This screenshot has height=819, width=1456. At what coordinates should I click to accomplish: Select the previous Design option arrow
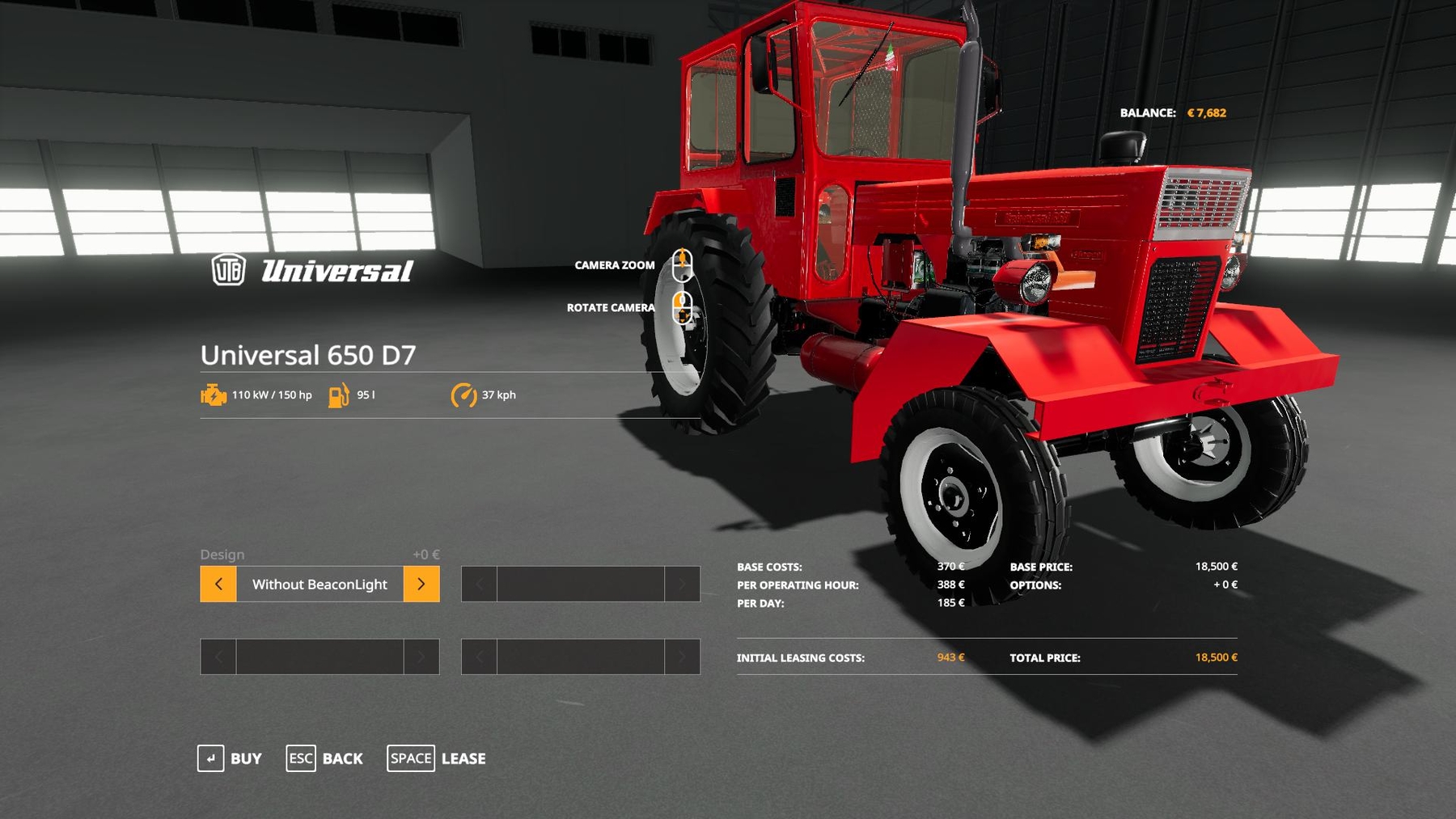tap(218, 584)
